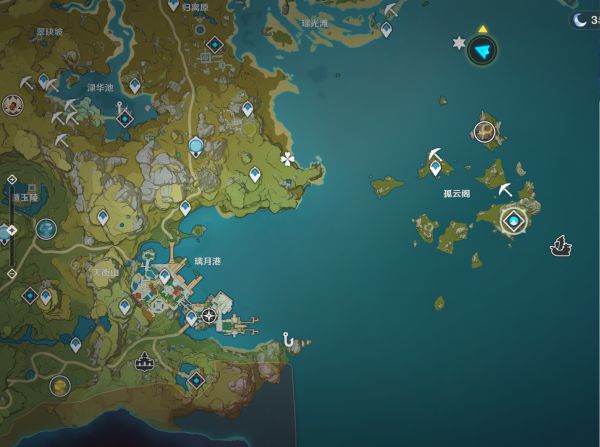This screenshot has width=600, height=447.
Task: Click the domain marker in Luhua Pool
Action: point(124,119)
